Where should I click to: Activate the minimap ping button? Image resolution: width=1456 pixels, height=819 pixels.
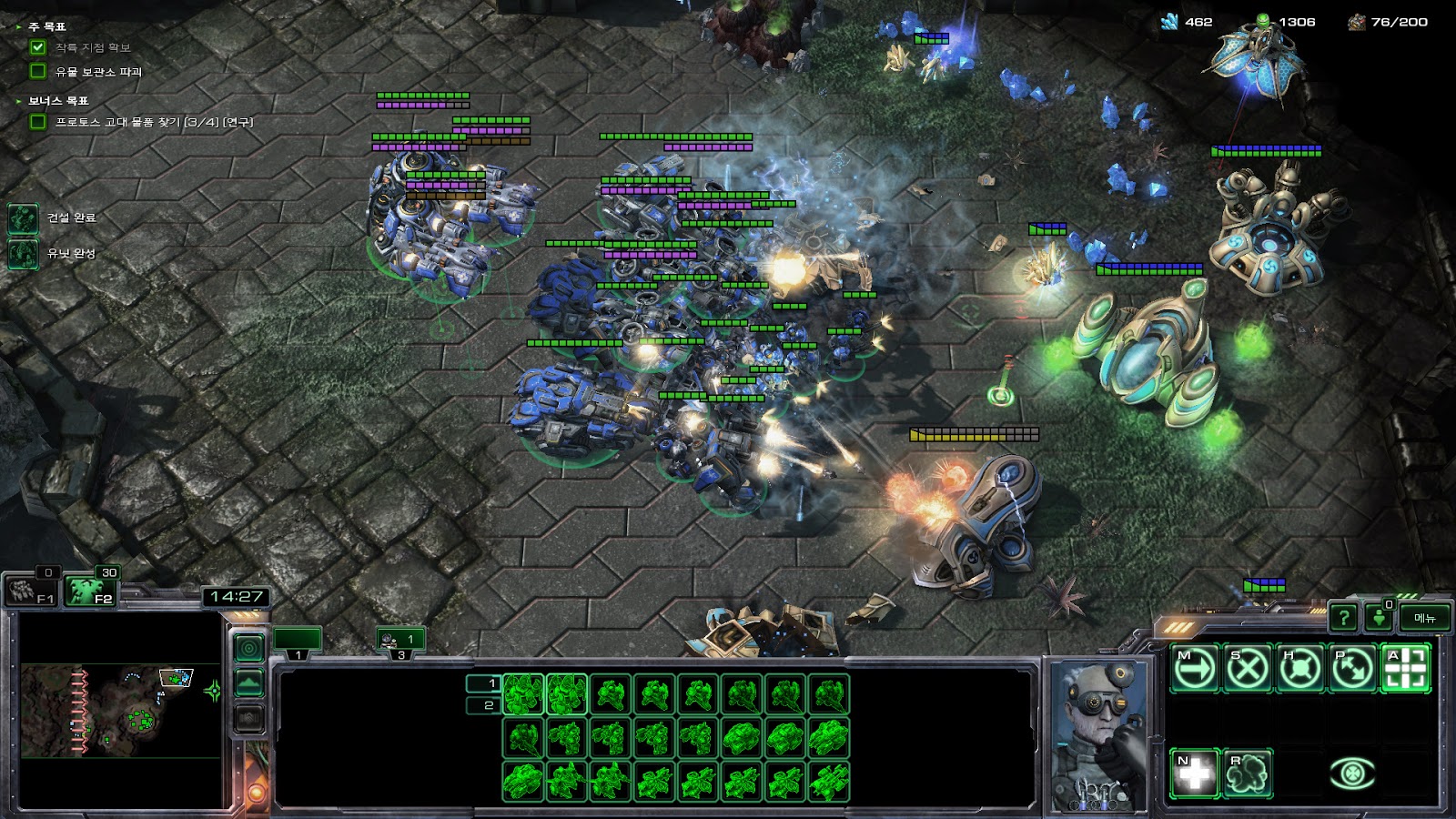(x=249, y=648)
